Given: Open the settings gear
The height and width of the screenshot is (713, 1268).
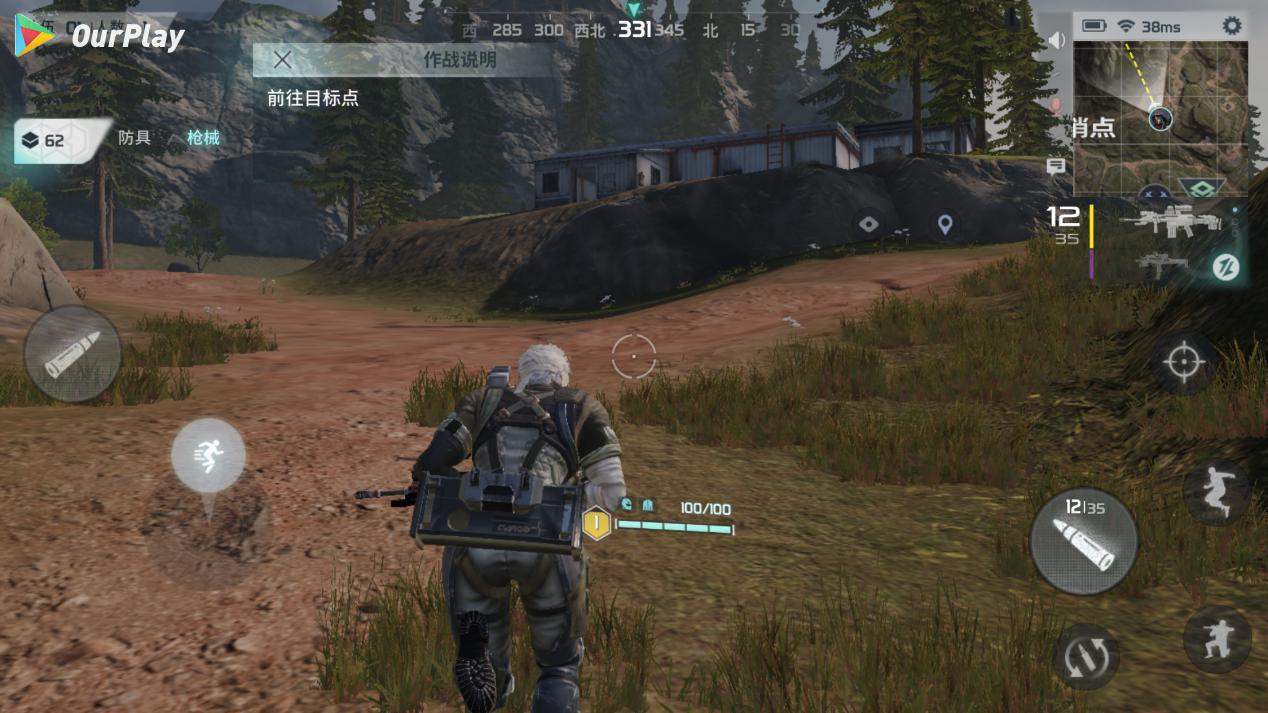Looking at the screenshot, I should 1232,26.
